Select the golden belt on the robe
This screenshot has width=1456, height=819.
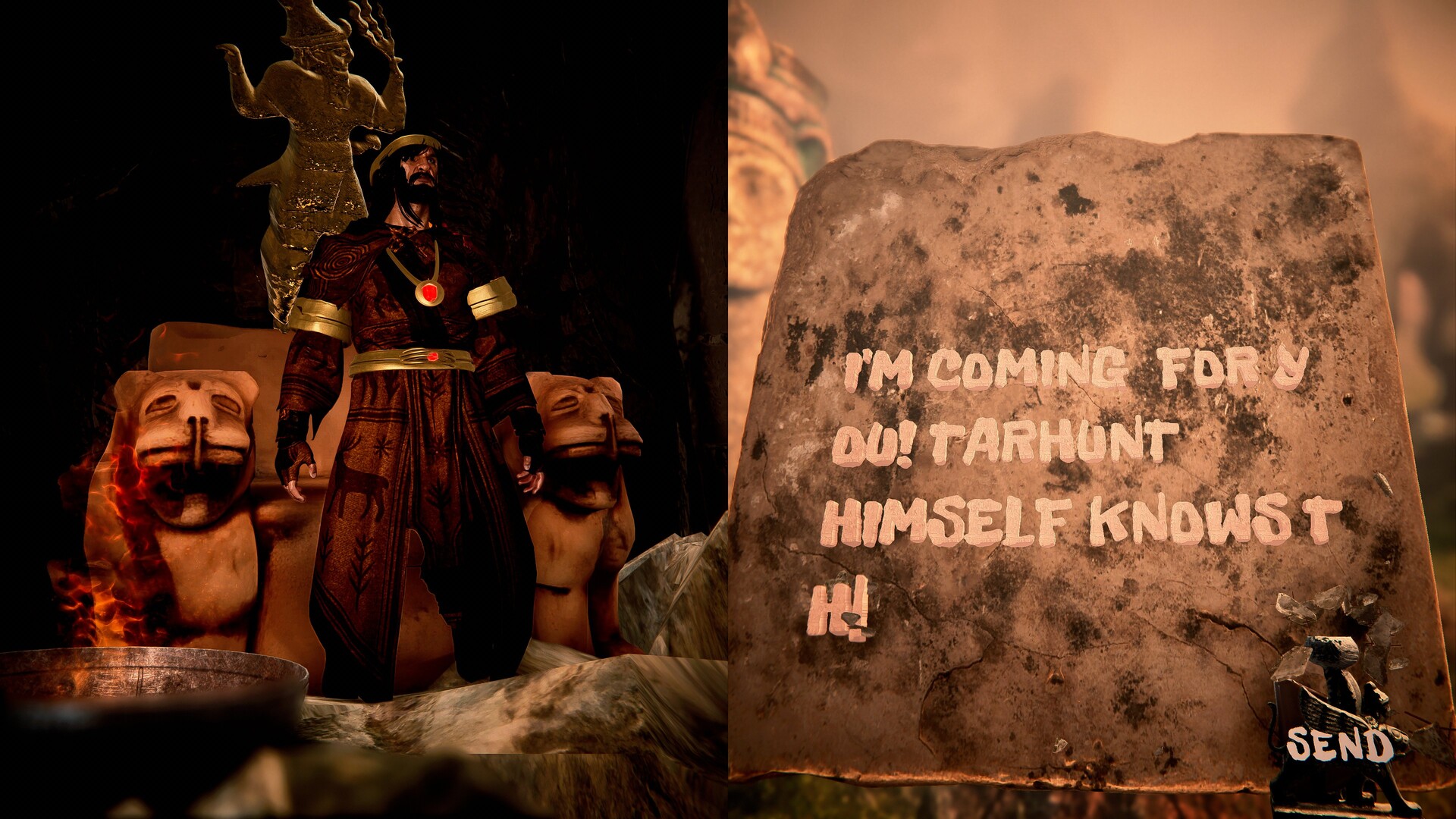(413, 356)
